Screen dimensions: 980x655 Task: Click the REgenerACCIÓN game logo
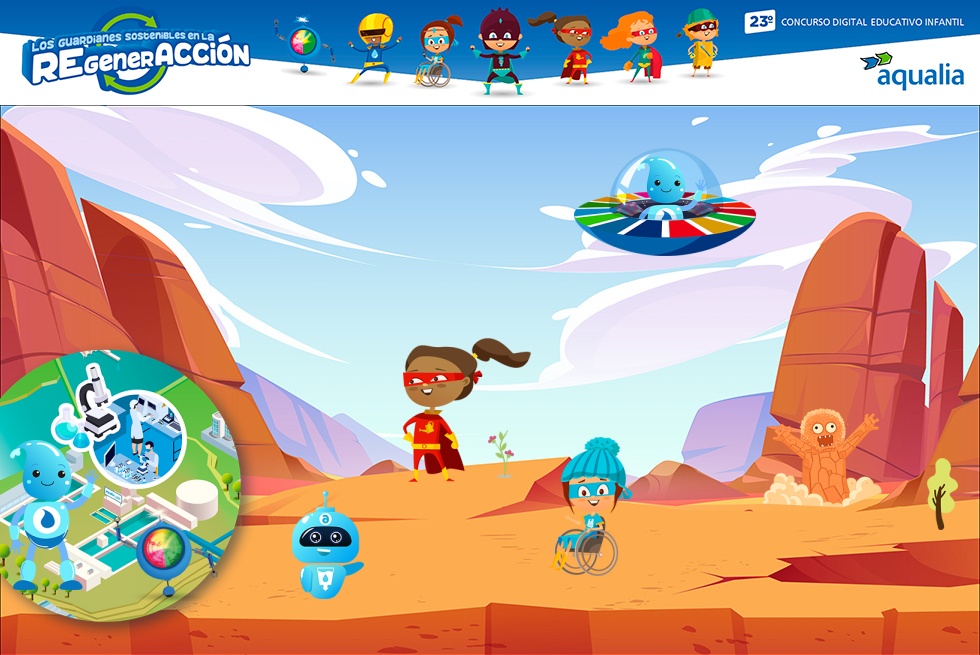coord(138,53)
